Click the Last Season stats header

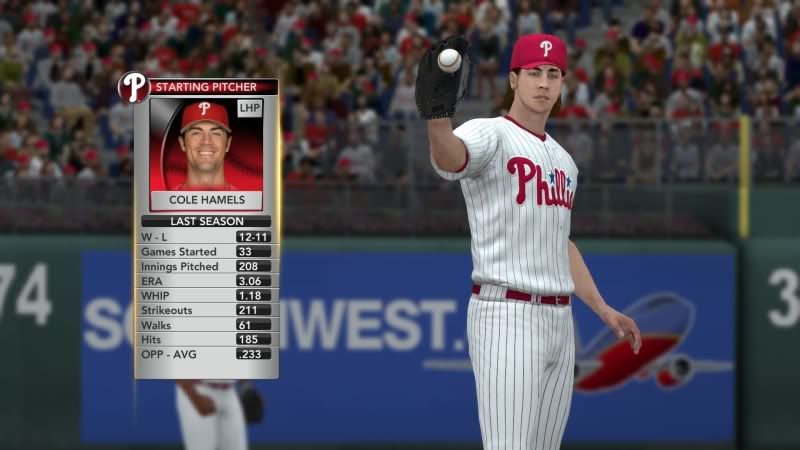pos(206,221)
